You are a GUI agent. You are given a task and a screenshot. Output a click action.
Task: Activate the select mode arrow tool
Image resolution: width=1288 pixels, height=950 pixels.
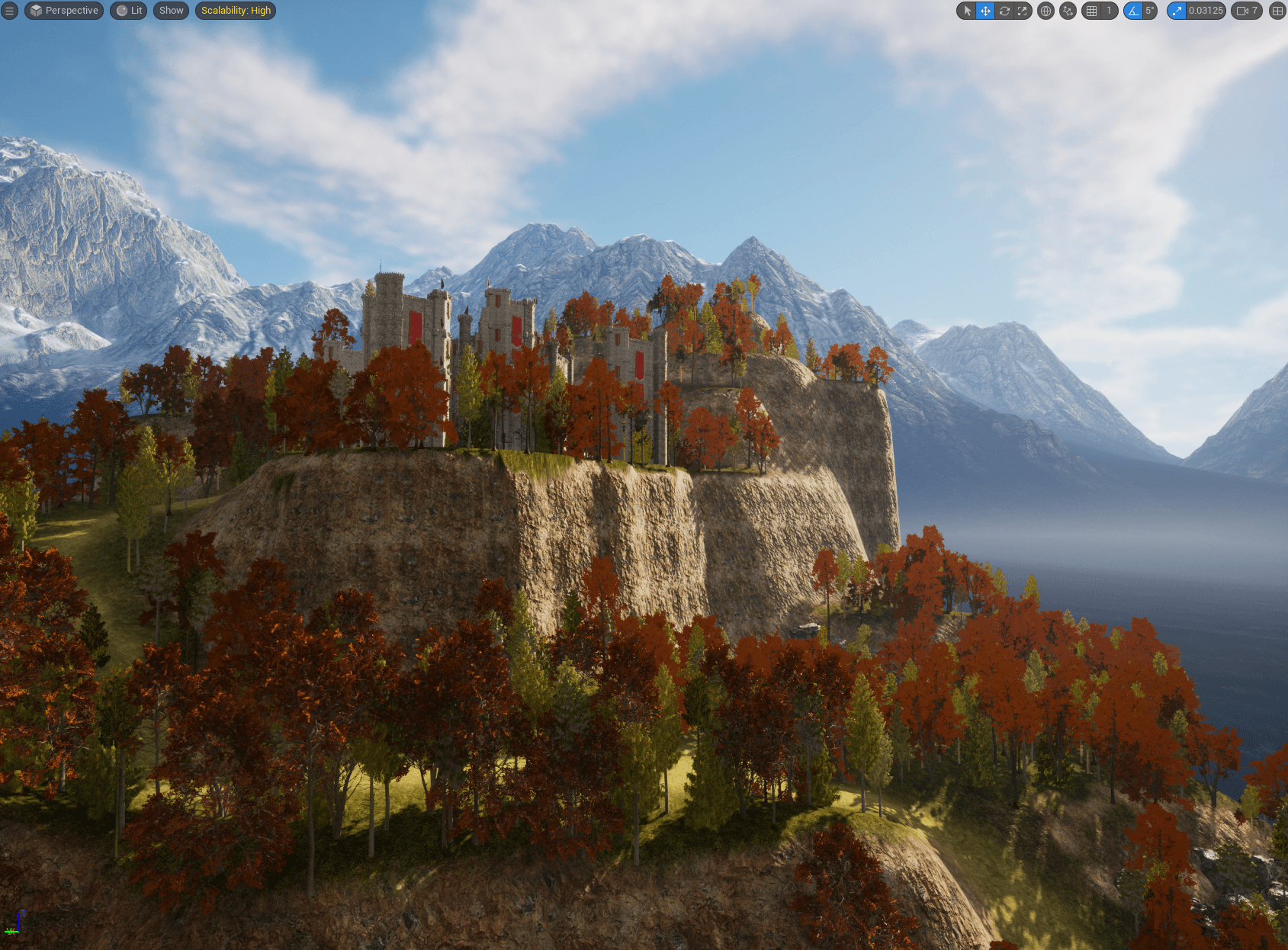pos(967,11)
